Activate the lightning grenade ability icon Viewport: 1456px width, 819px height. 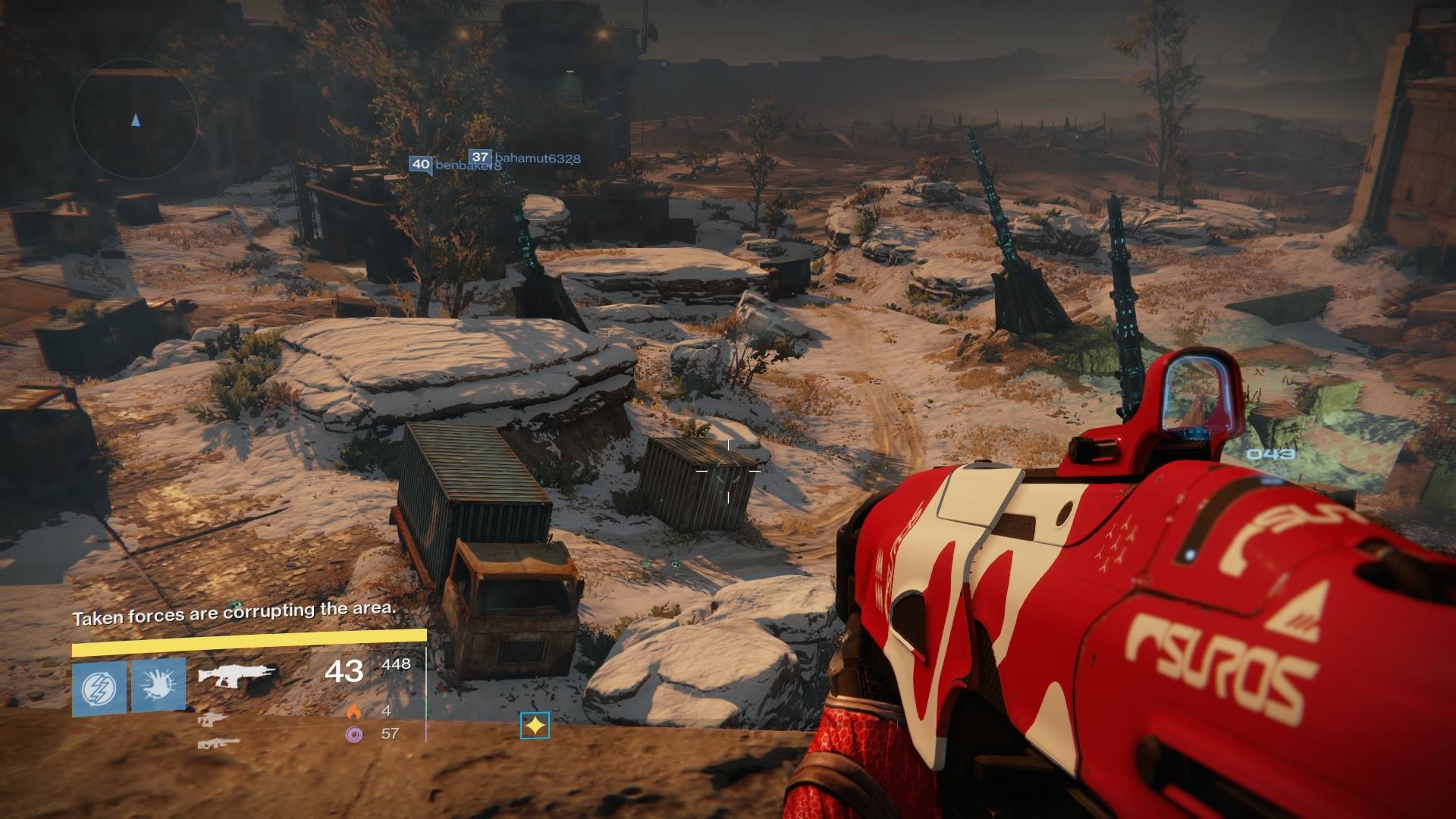point(99,687)
